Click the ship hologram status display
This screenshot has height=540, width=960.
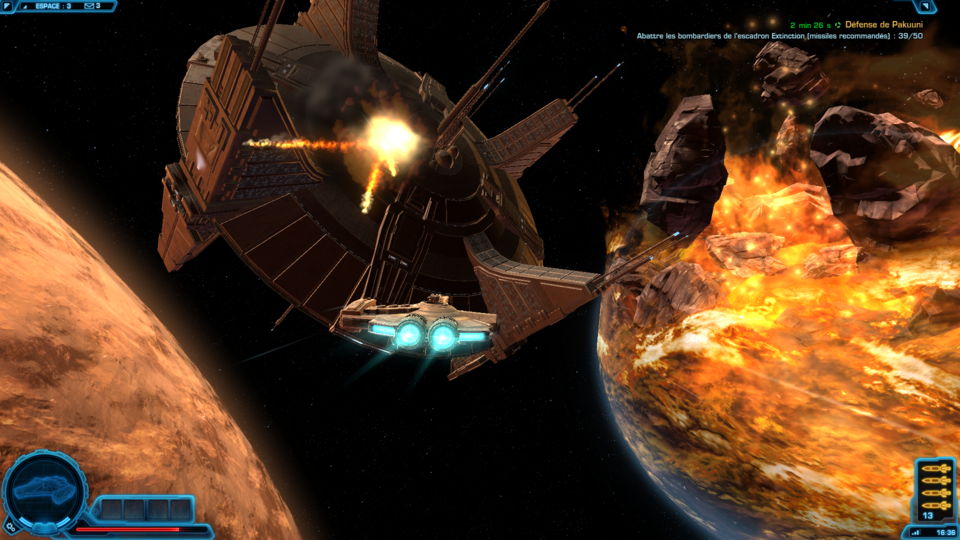44,489
